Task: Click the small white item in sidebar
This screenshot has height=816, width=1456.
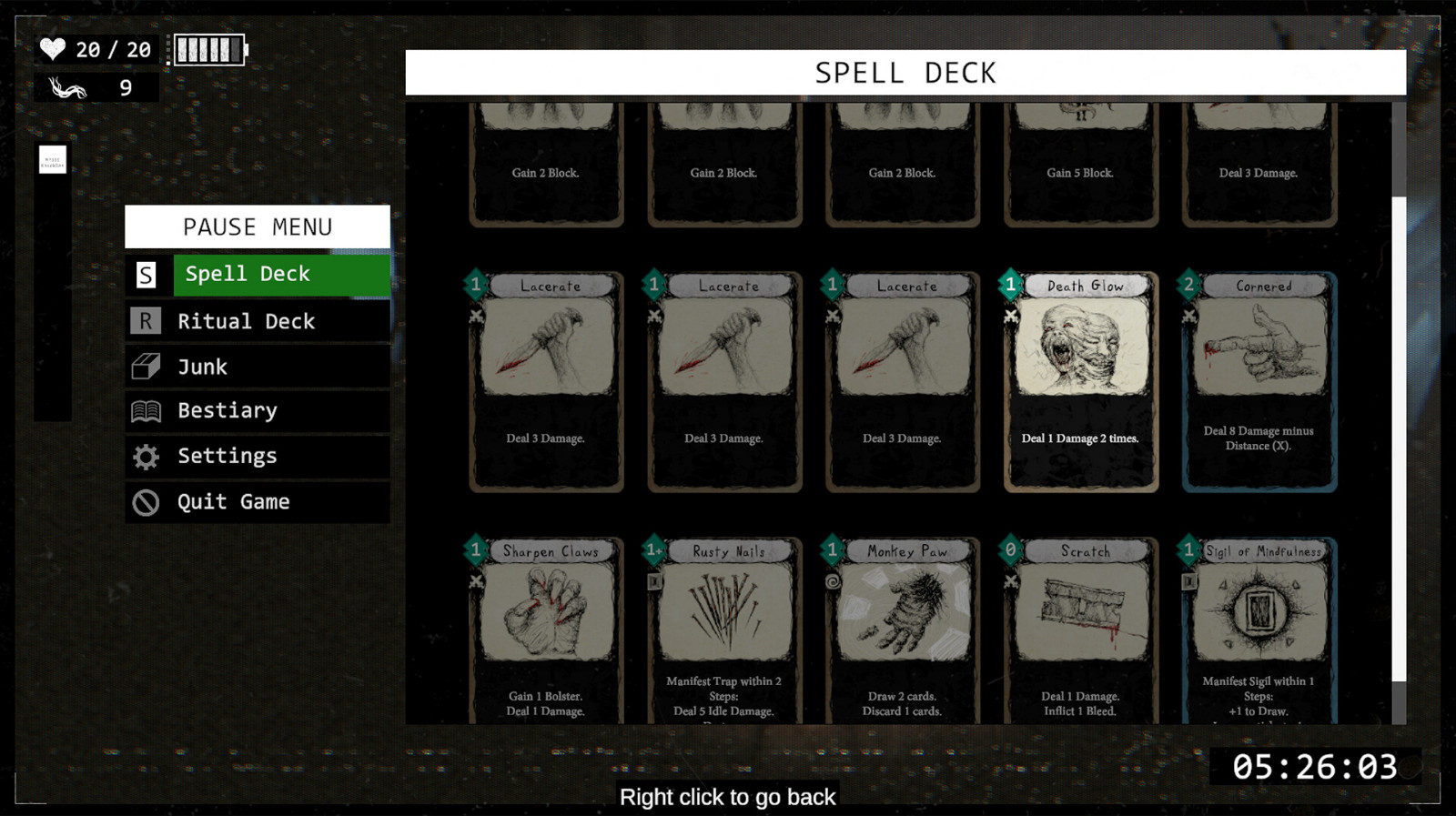Action: point(53,160)
